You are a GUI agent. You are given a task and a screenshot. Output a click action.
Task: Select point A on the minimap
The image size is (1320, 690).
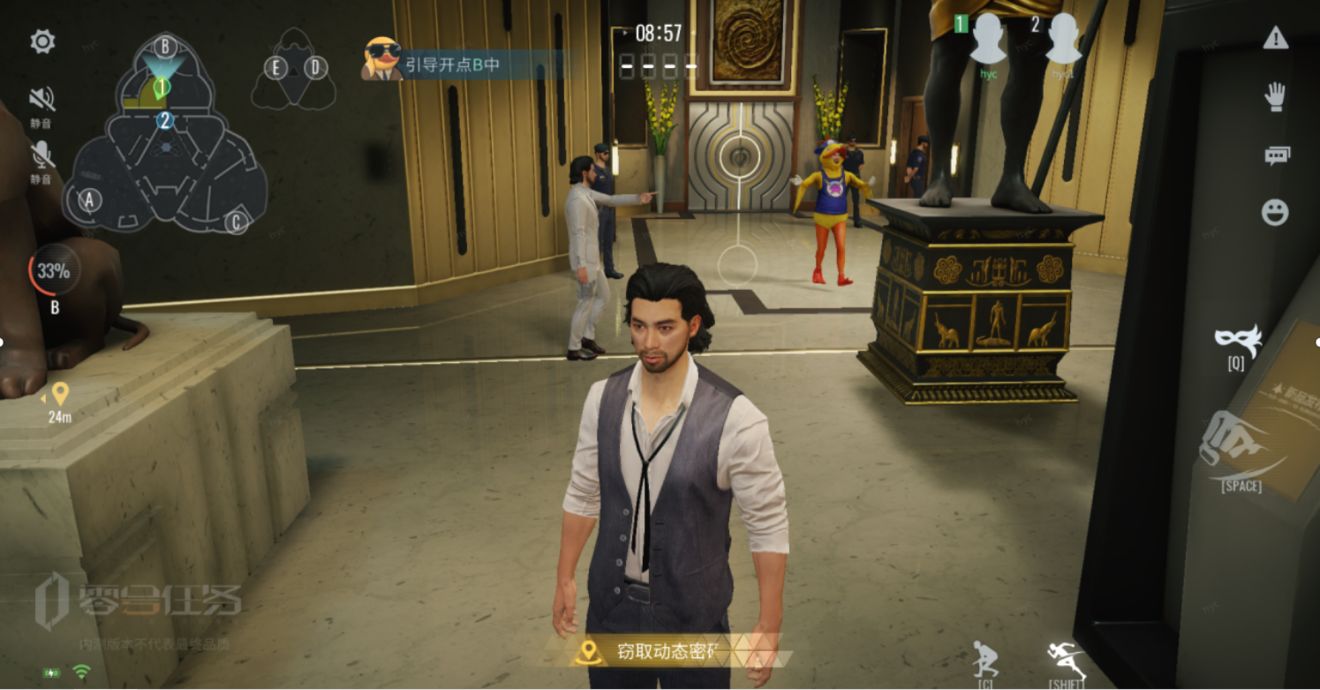pos(90,200)
